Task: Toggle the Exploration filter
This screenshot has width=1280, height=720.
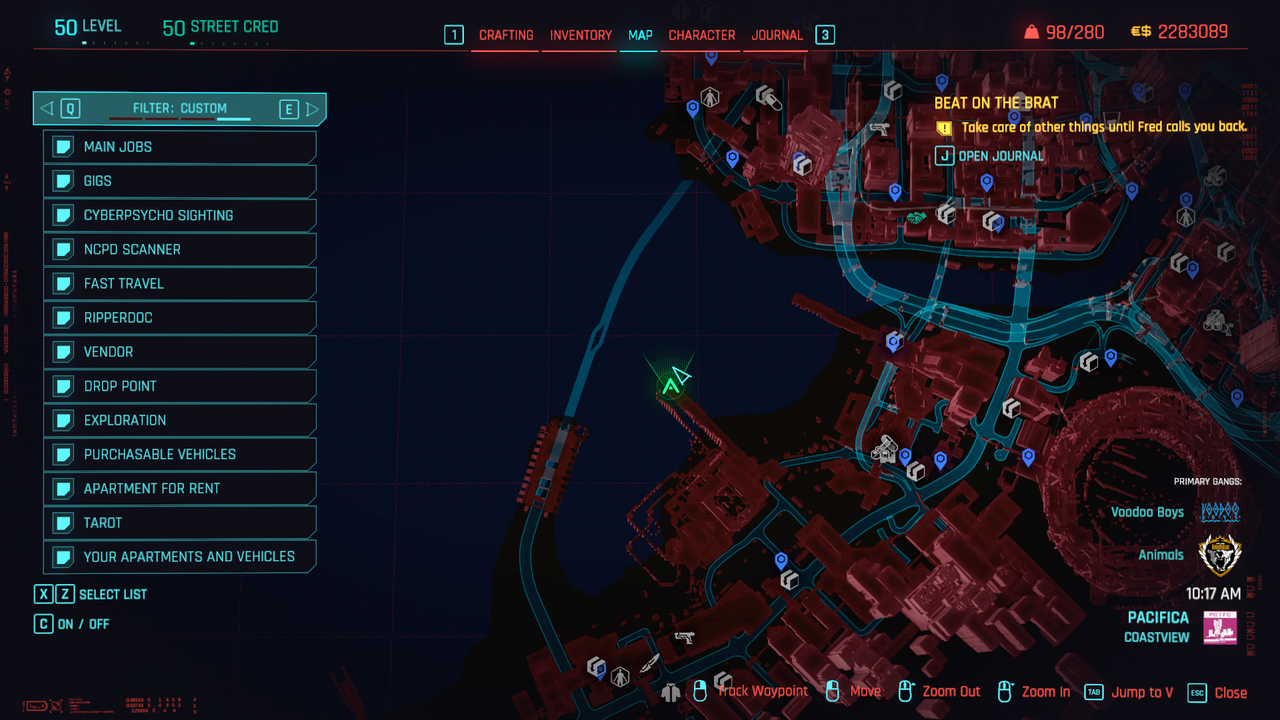Action: click(x=180, y=420)
